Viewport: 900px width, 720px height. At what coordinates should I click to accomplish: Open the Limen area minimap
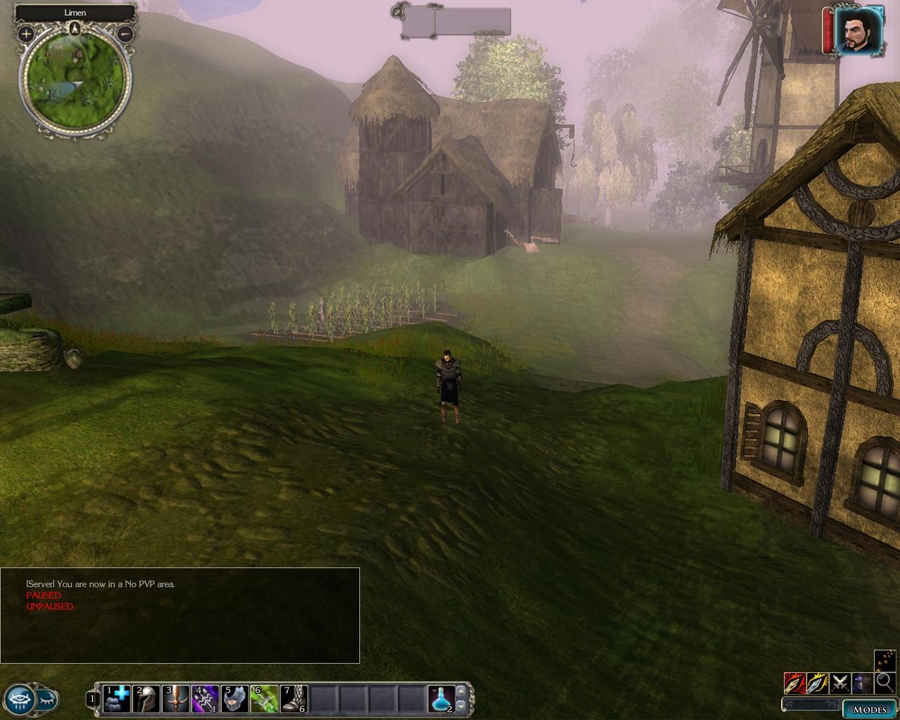point(75,80)
